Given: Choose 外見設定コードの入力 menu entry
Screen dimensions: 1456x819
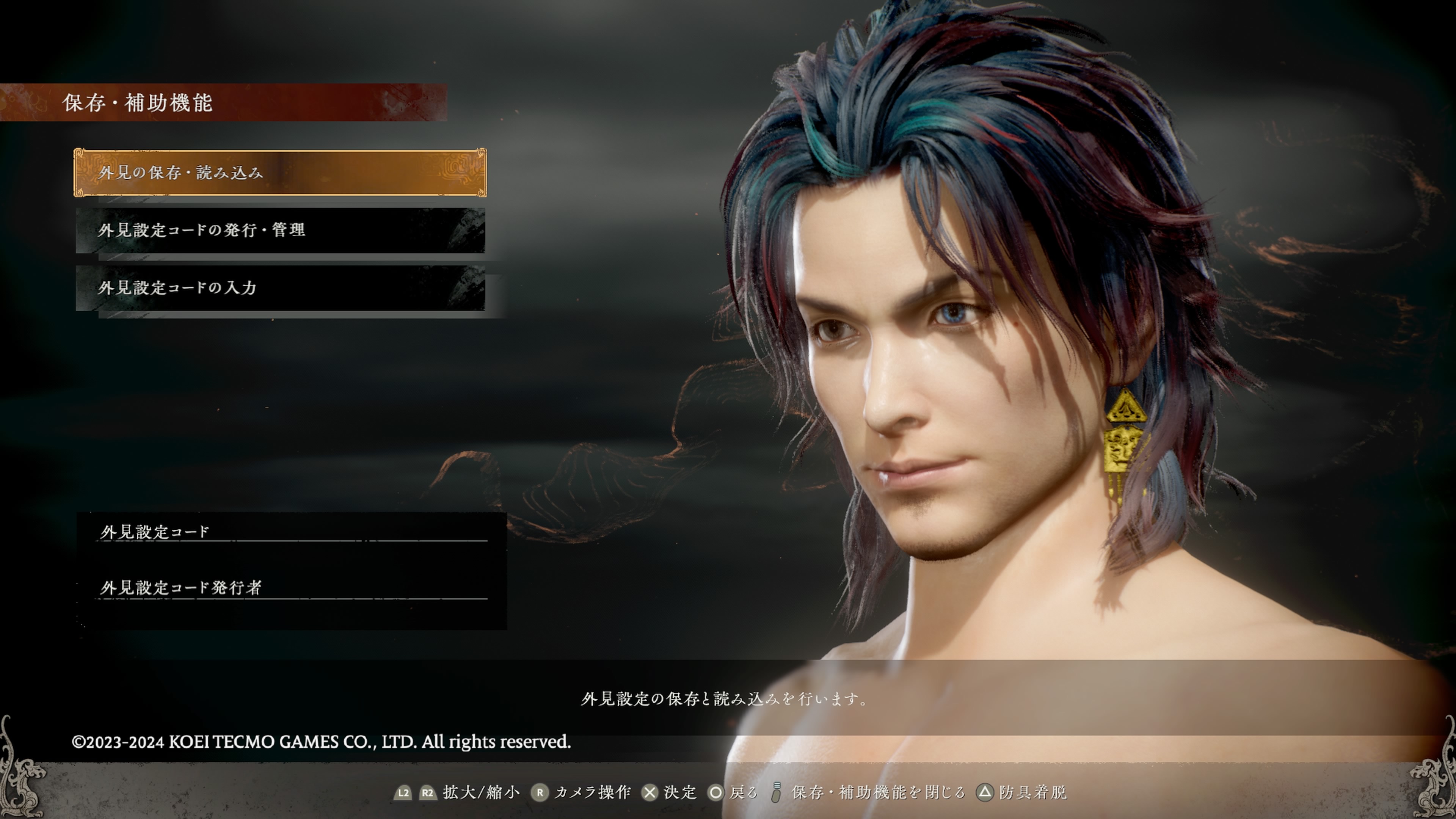Looking at the screenshot, I should point(280,288).
